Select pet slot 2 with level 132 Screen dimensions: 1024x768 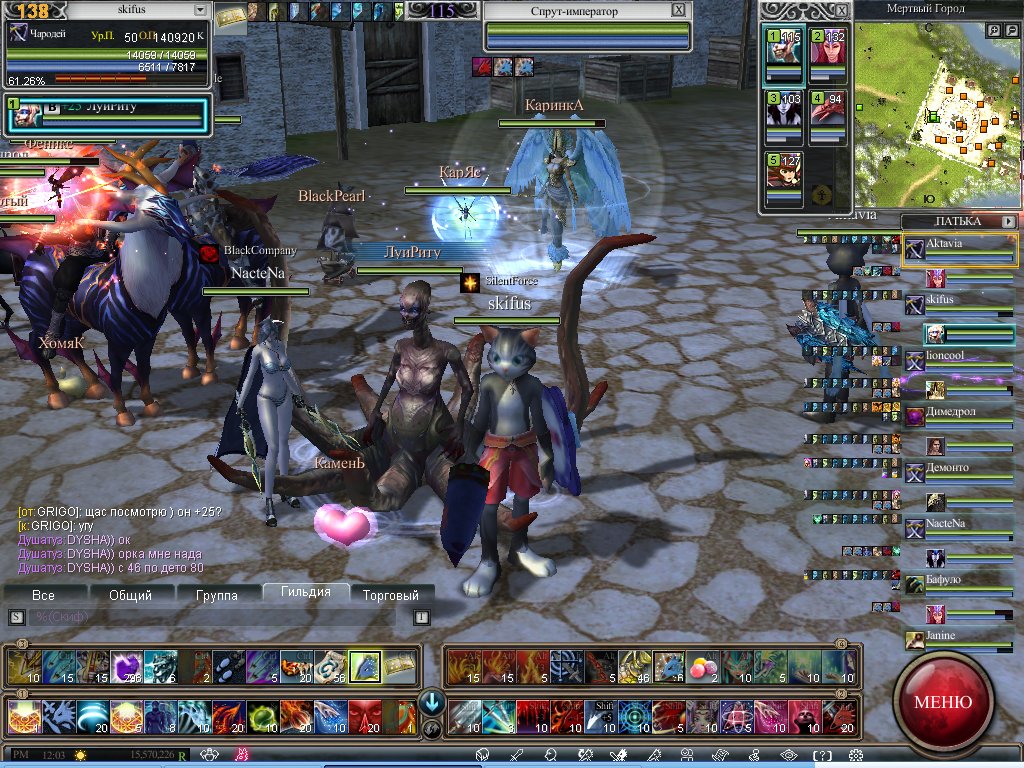click(x=828, y=58)
